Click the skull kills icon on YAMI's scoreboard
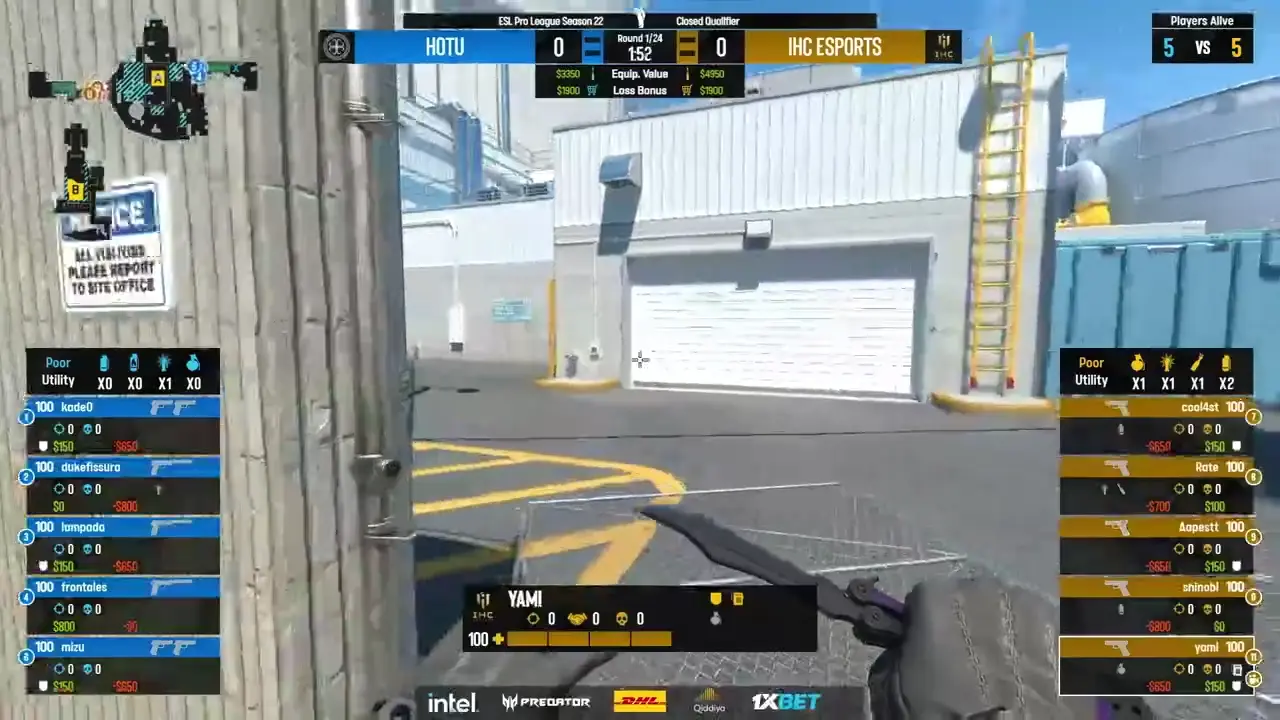Image resolution: width=1280 pixels, height=720 pixels. [x=623, y=618]
